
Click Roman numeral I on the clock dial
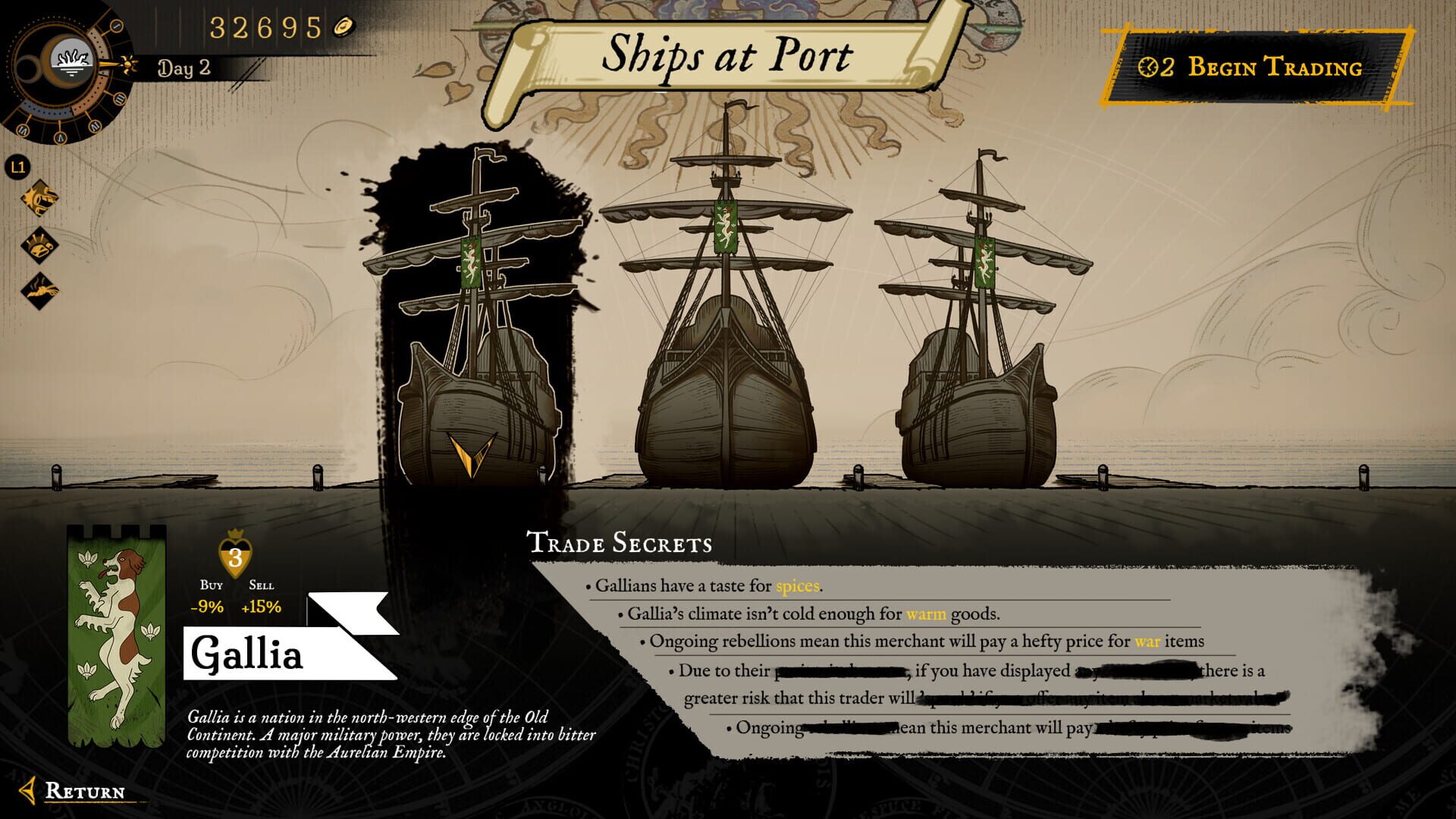click(x=117, y=26)
